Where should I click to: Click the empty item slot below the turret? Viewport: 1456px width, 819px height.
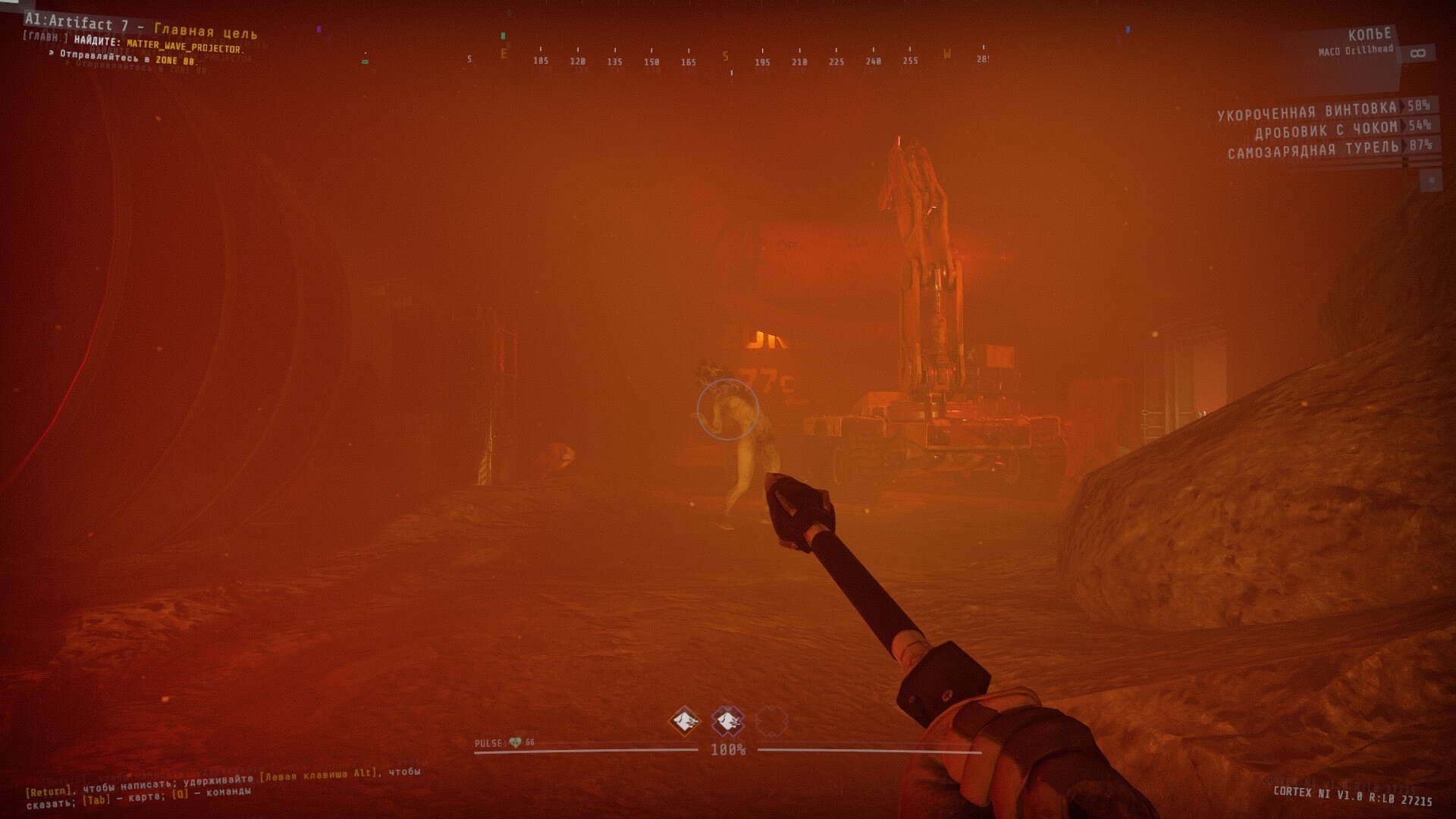(1430, 180)
